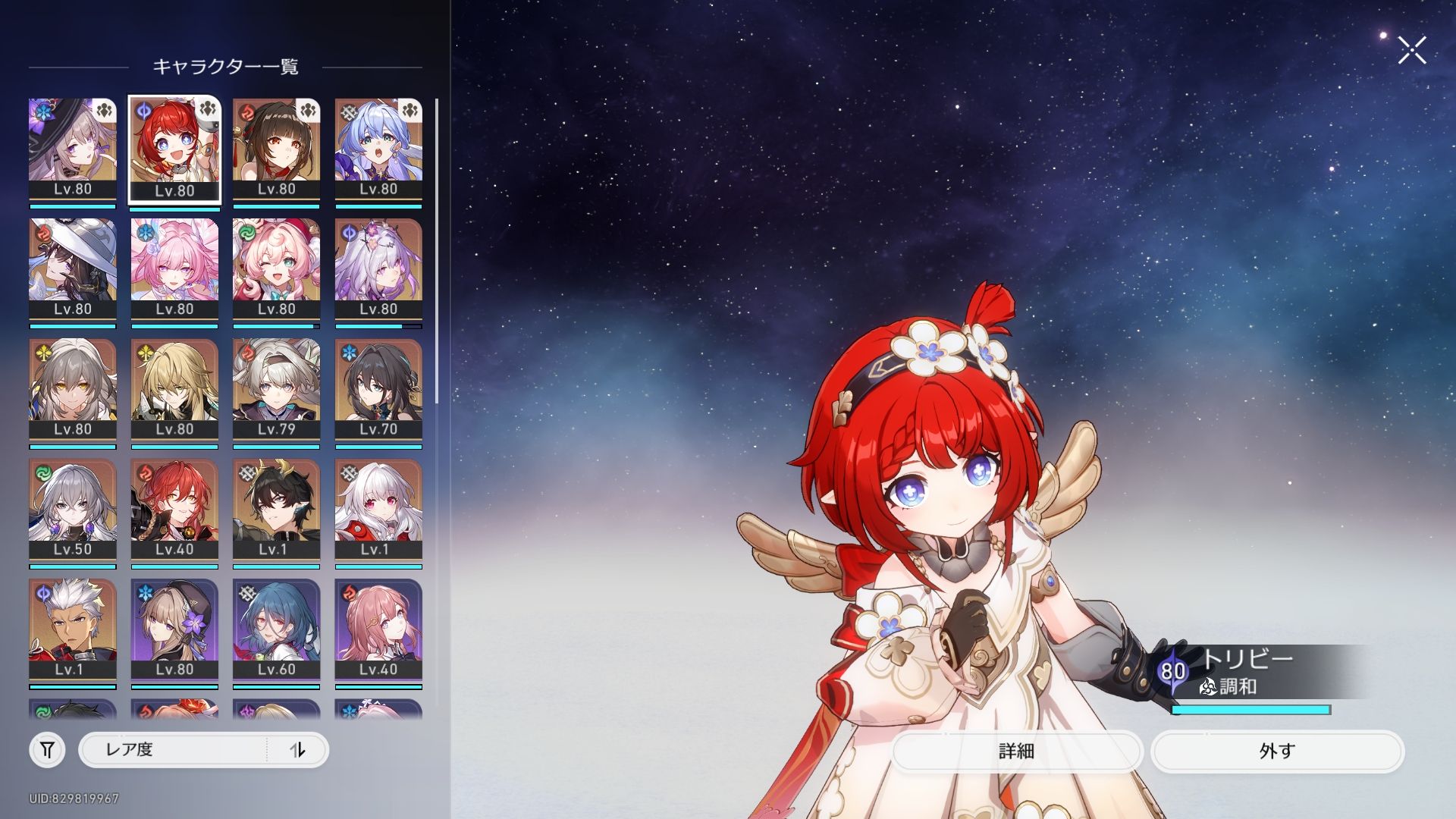Screen dimensions: 1456x819
Task: Click the 外す remove button
Action: [1277, 751]
